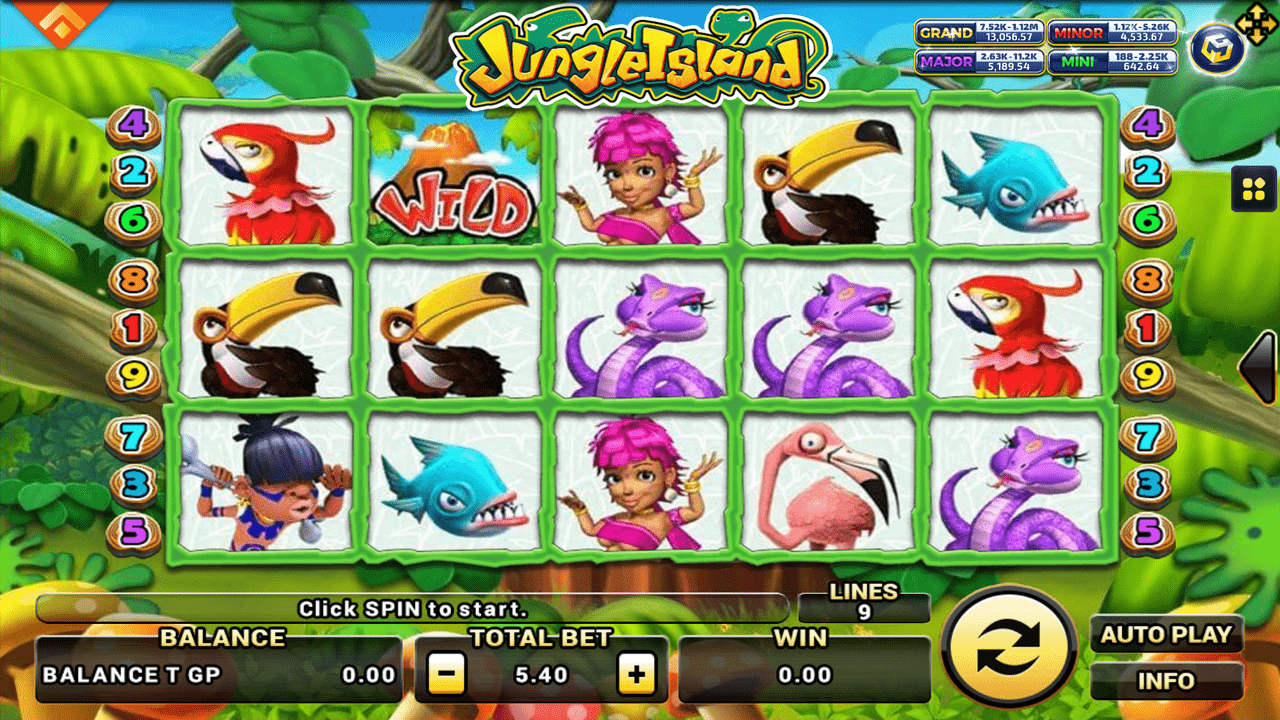This screenshot has height=720, width=1280.
Task: Switch to AUTO PLAY mode
Action: [1167, 635]
